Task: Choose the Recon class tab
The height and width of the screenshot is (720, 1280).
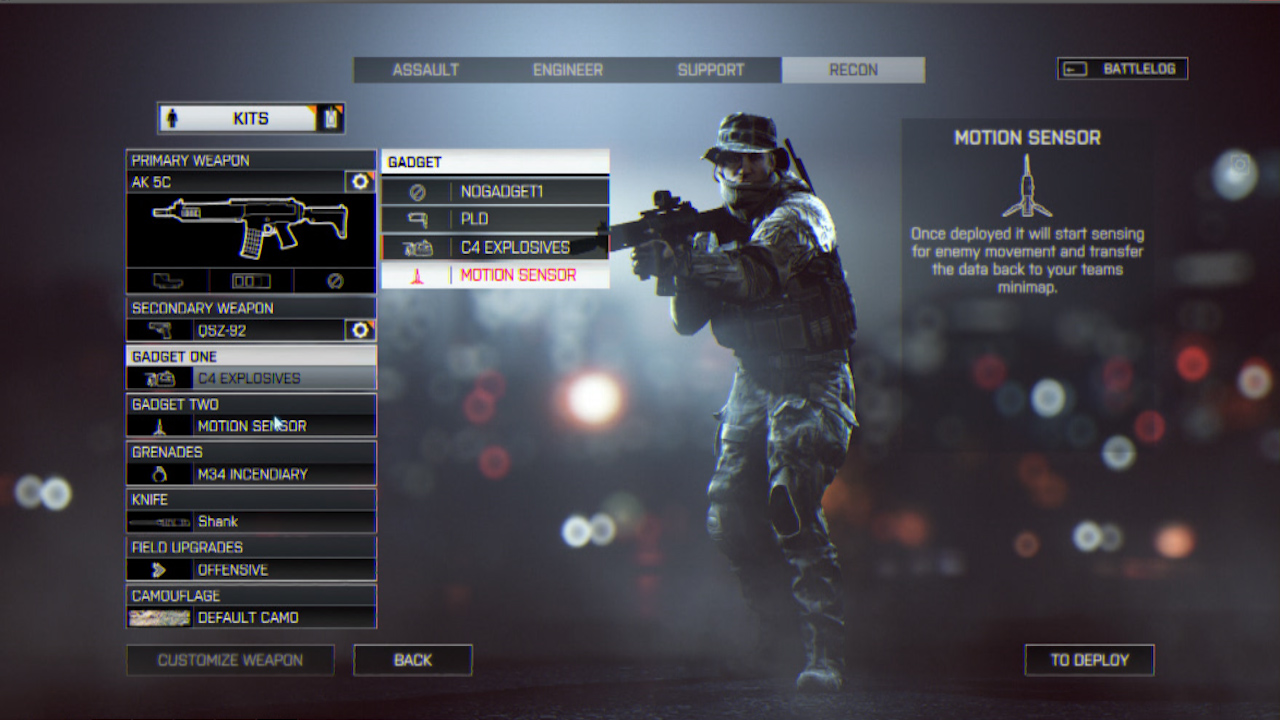Action: pos(853,70)
